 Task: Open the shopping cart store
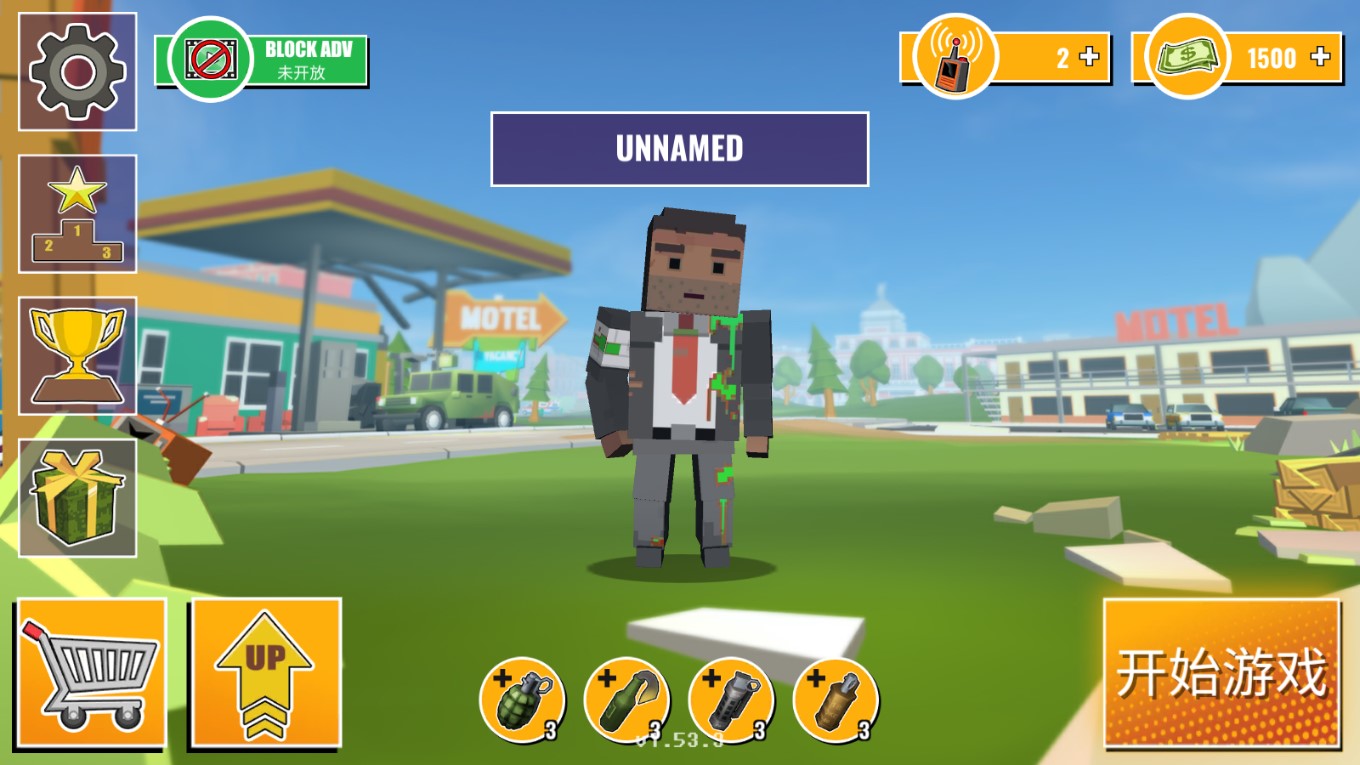(91, 673)
